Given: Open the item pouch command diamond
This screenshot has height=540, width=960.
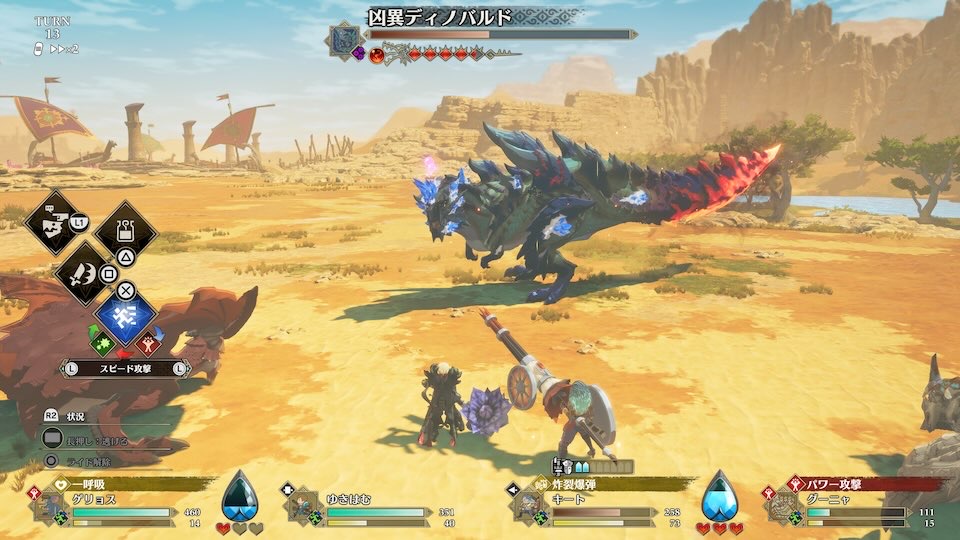Looking at the screenshot, I should pyautogui.click(x=126, y=229).
